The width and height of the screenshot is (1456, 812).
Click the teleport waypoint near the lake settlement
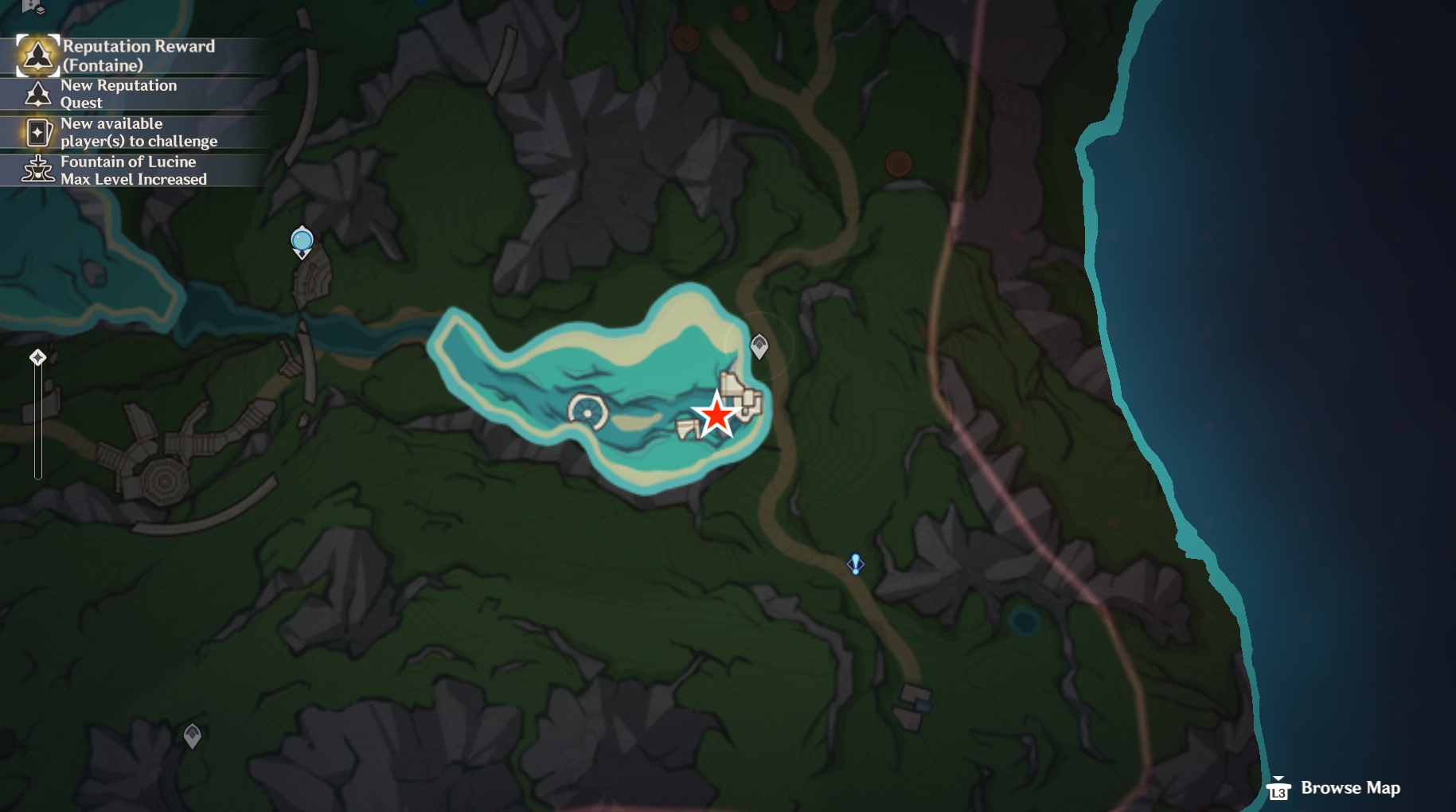pyautogui.click(x=759, y=345)
